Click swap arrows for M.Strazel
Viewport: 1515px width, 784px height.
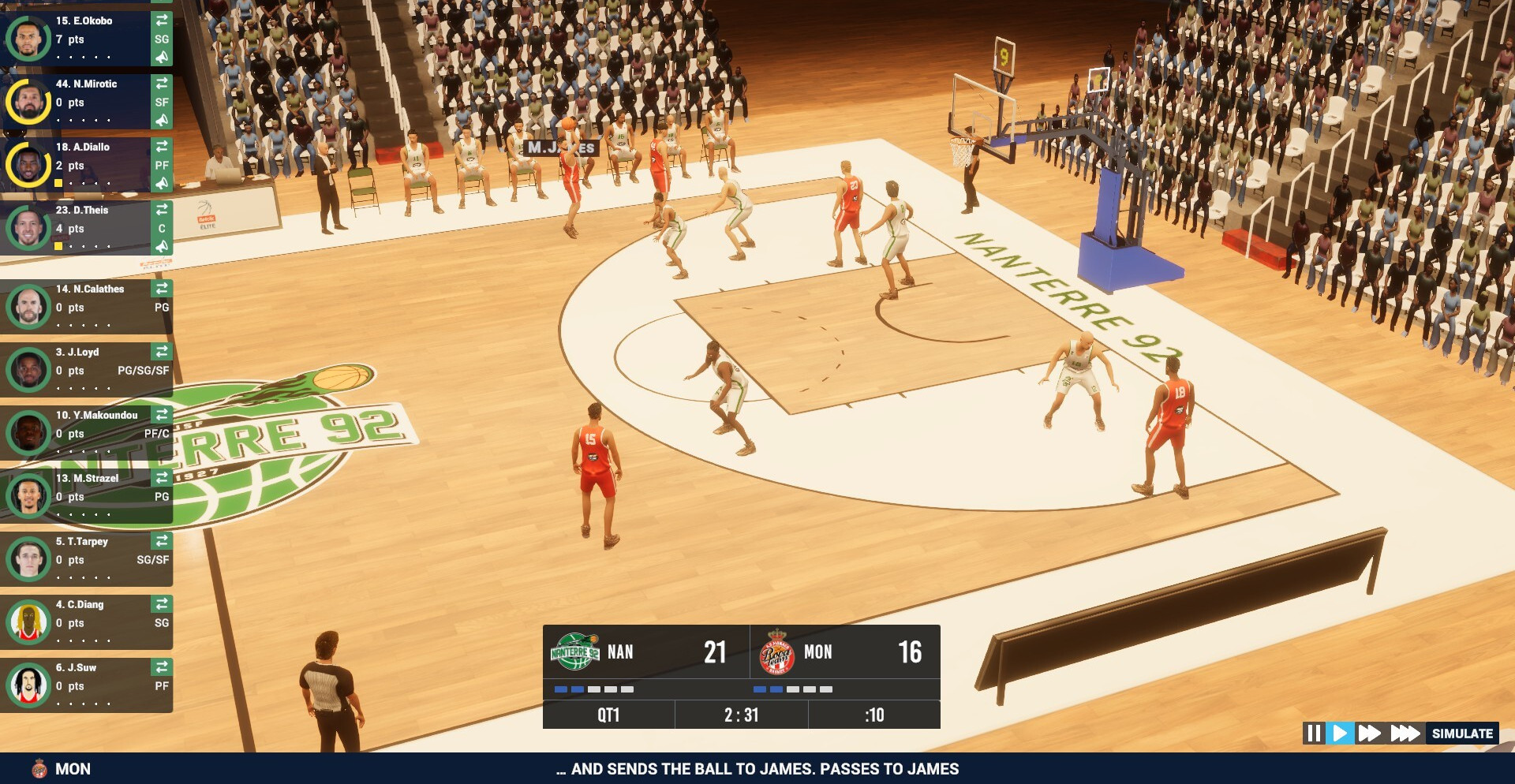(162, 477)
